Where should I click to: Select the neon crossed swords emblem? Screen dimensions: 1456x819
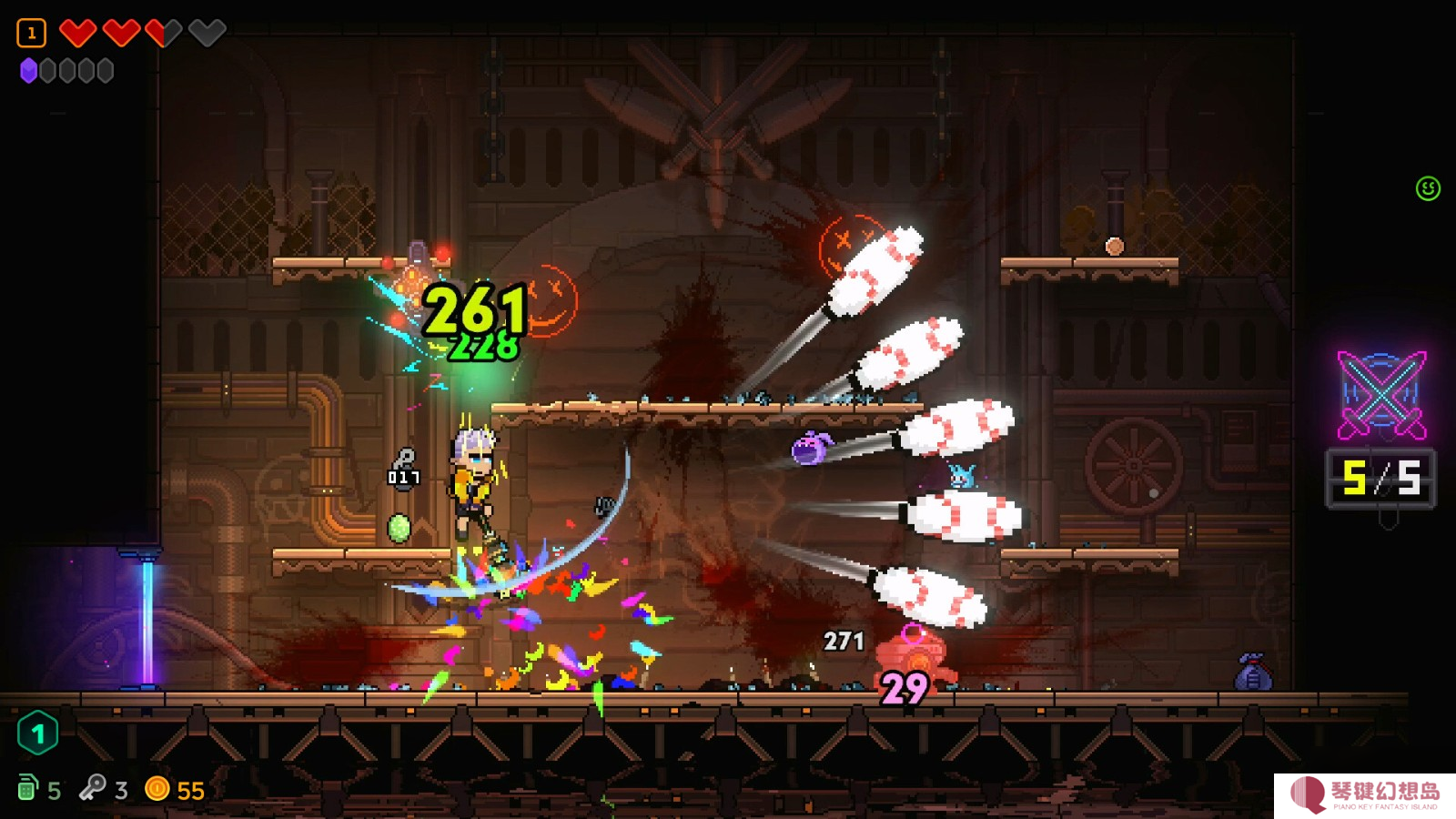coord(1381,395)
